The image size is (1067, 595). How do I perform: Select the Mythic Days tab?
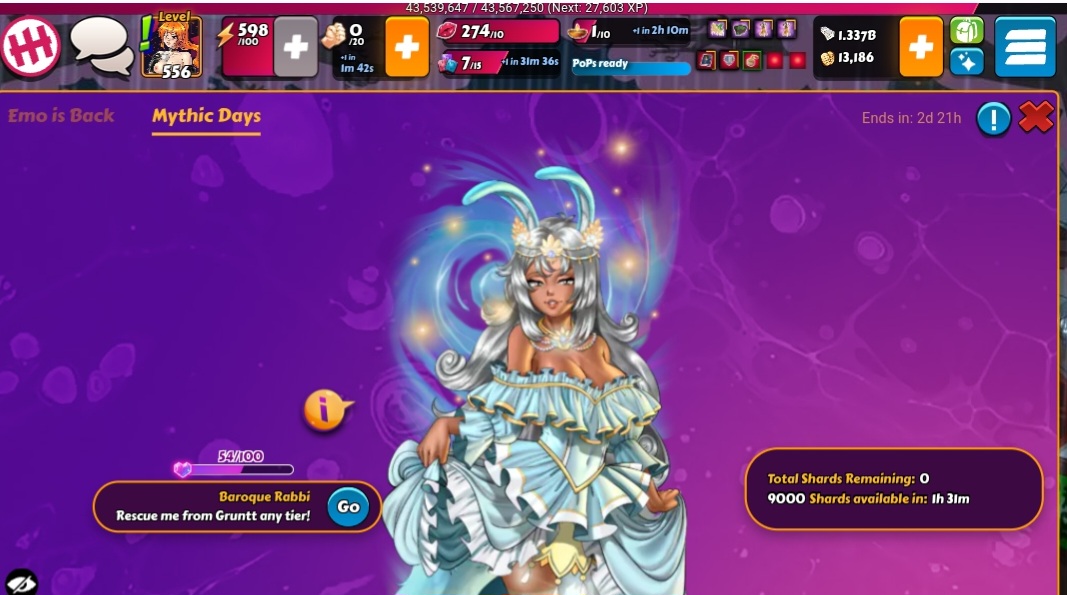coord(206,116)
